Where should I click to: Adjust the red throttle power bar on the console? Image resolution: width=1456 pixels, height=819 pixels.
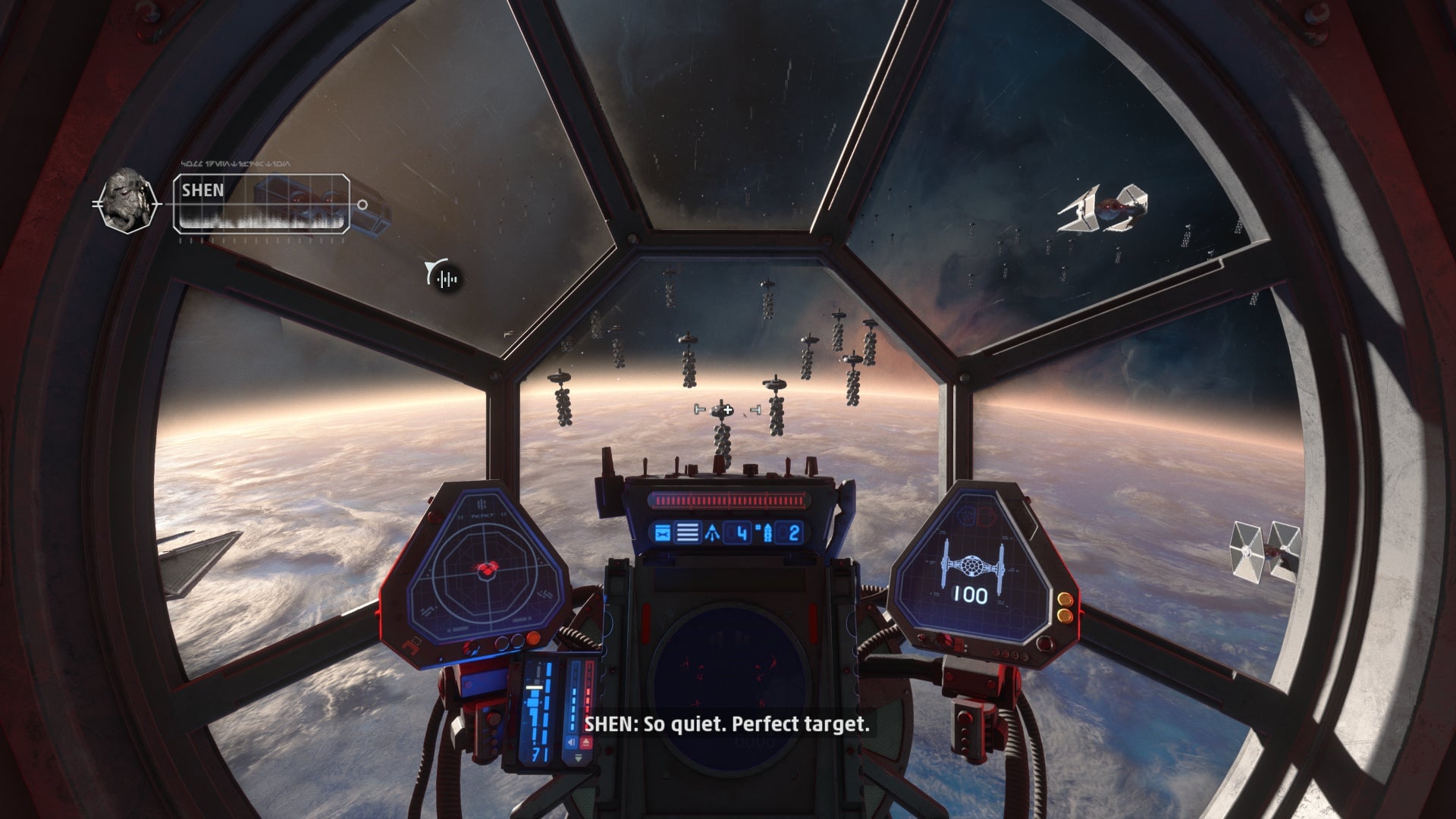point(728,500)
